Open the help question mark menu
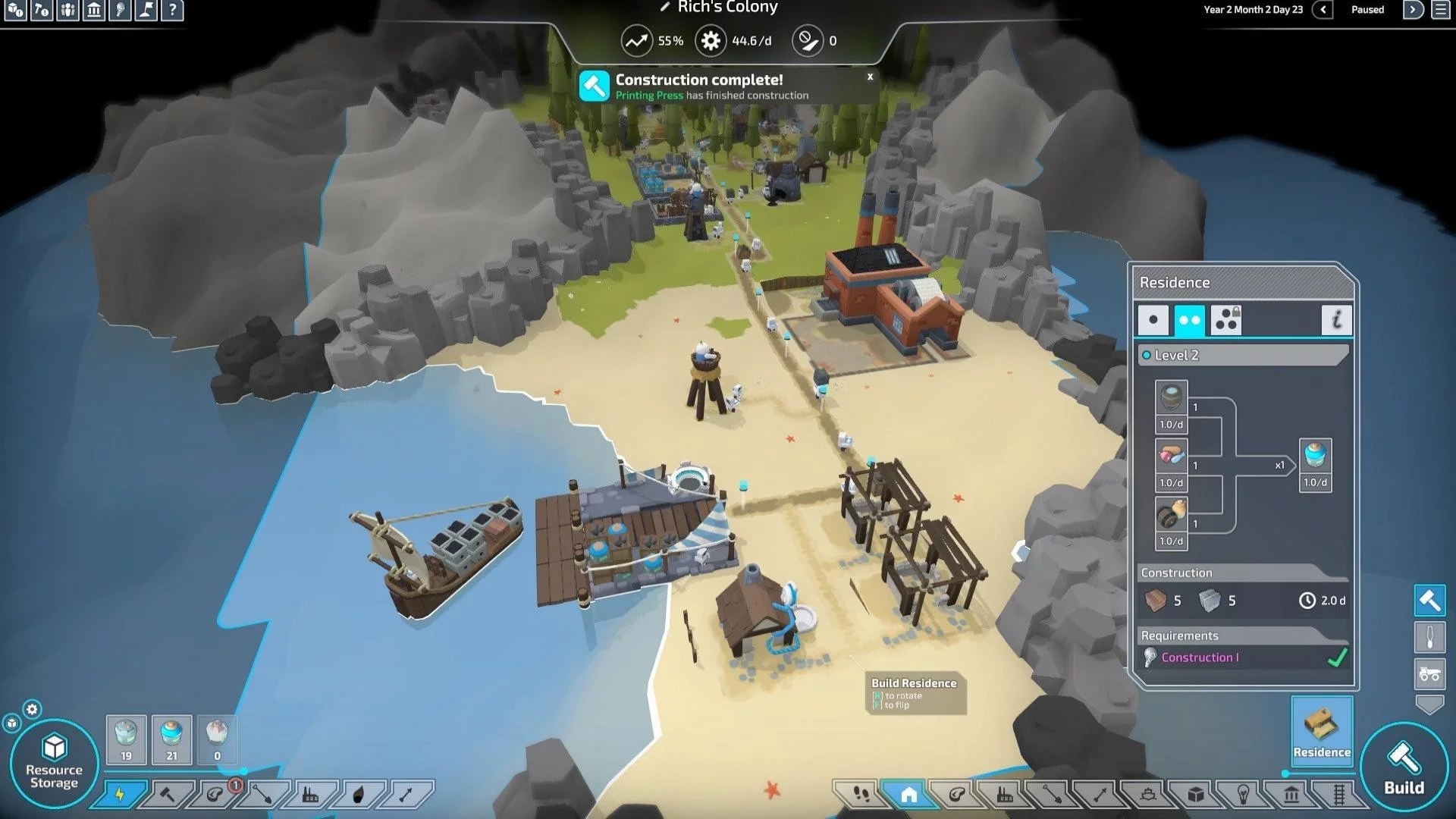The height and width of the screenshot is (819, 1456). 172,10
